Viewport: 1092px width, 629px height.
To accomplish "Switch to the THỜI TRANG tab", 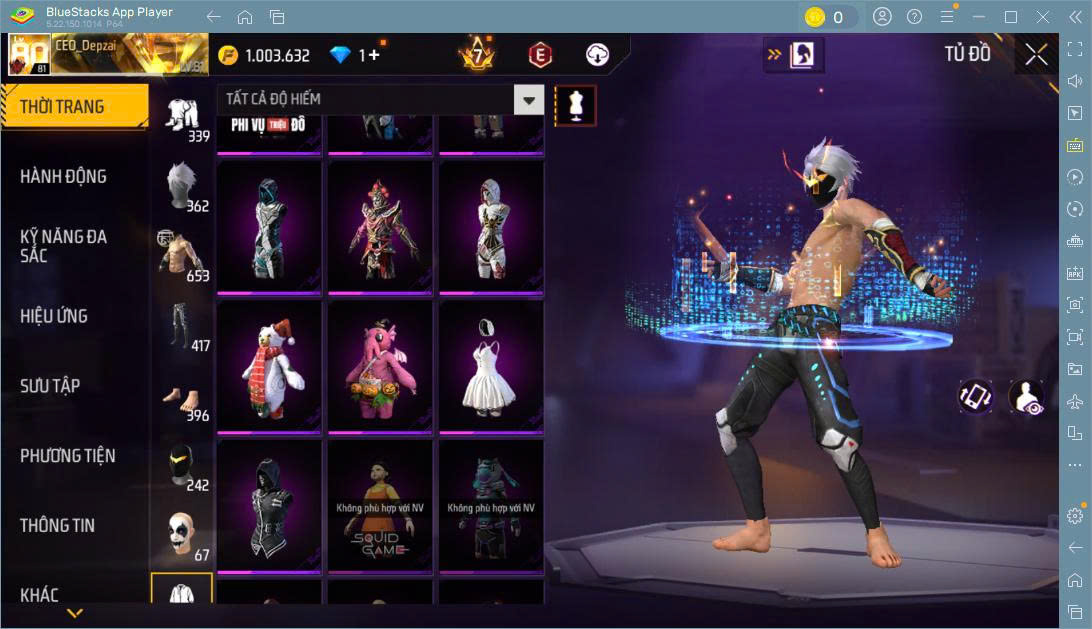I will point(74,107).
